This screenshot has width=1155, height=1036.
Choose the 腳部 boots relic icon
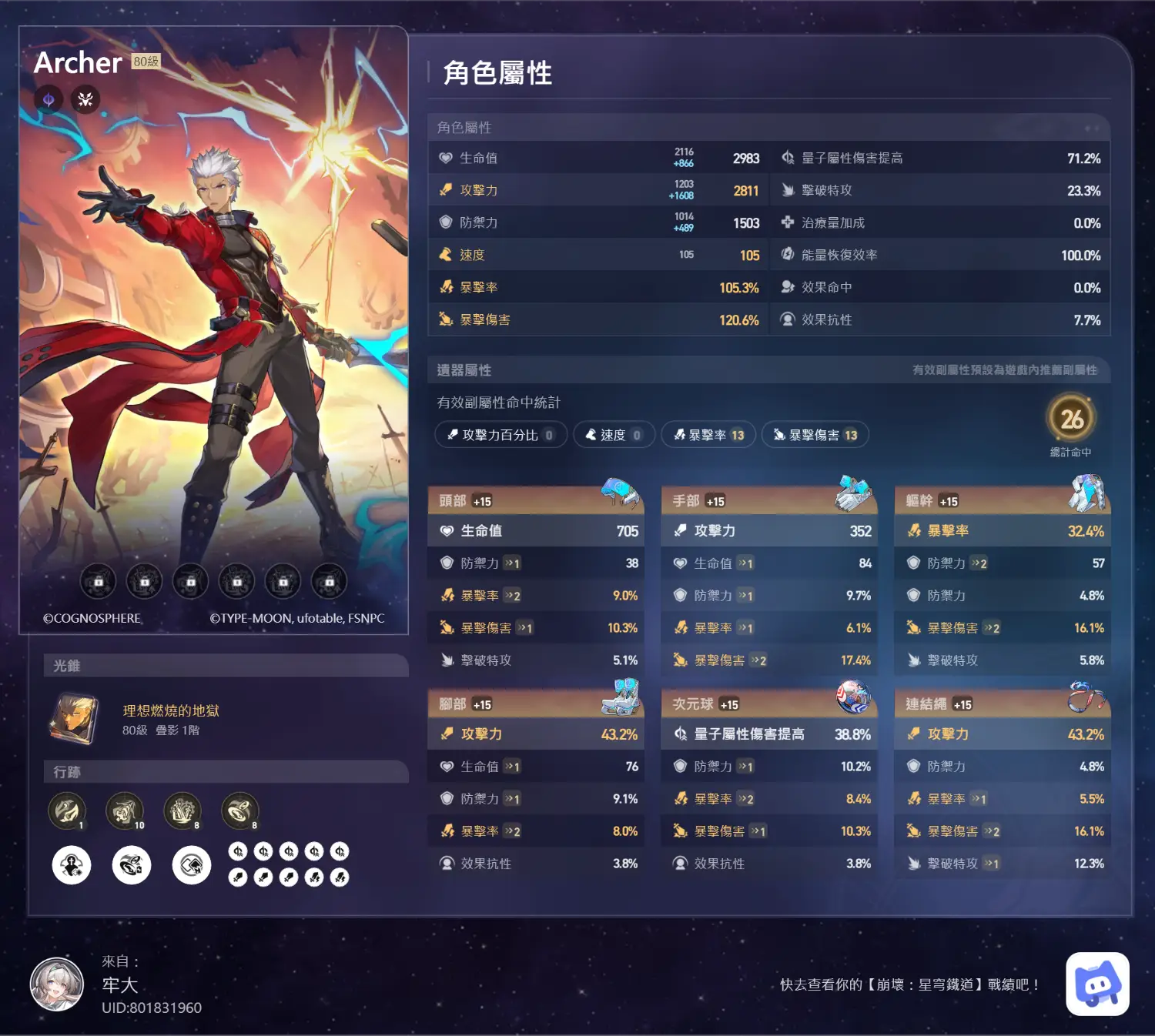pyautogui.click(x=621, y=697)
